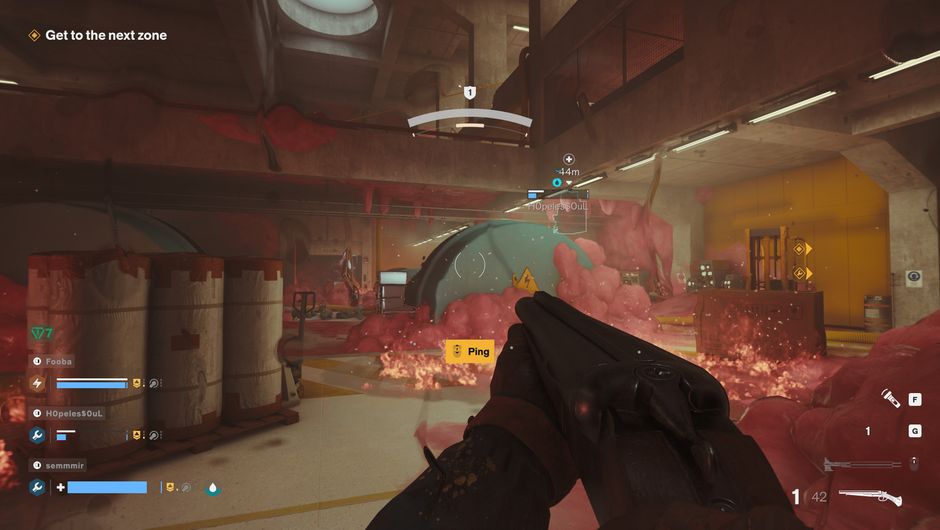Click the water droplet icon by semmmir
The width and height of the screenshot is (940, 530).
click(212, 488)
